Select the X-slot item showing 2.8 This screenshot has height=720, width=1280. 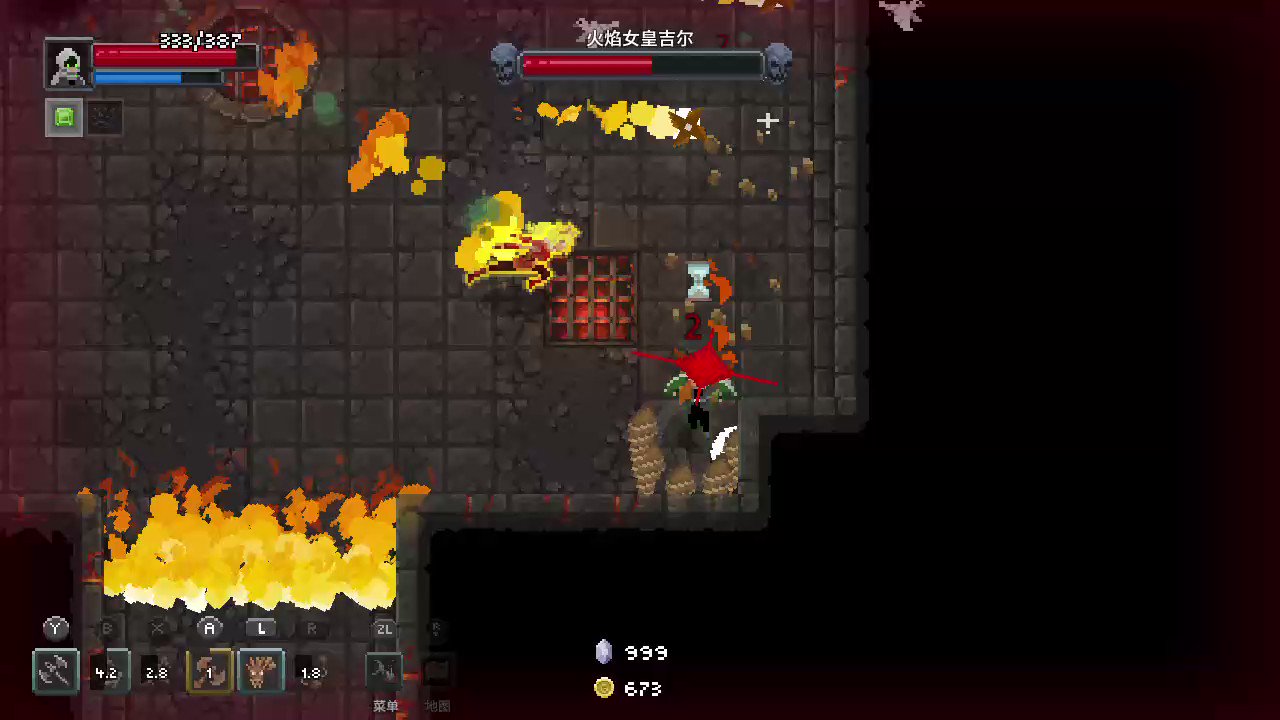(x=156, y=671)
